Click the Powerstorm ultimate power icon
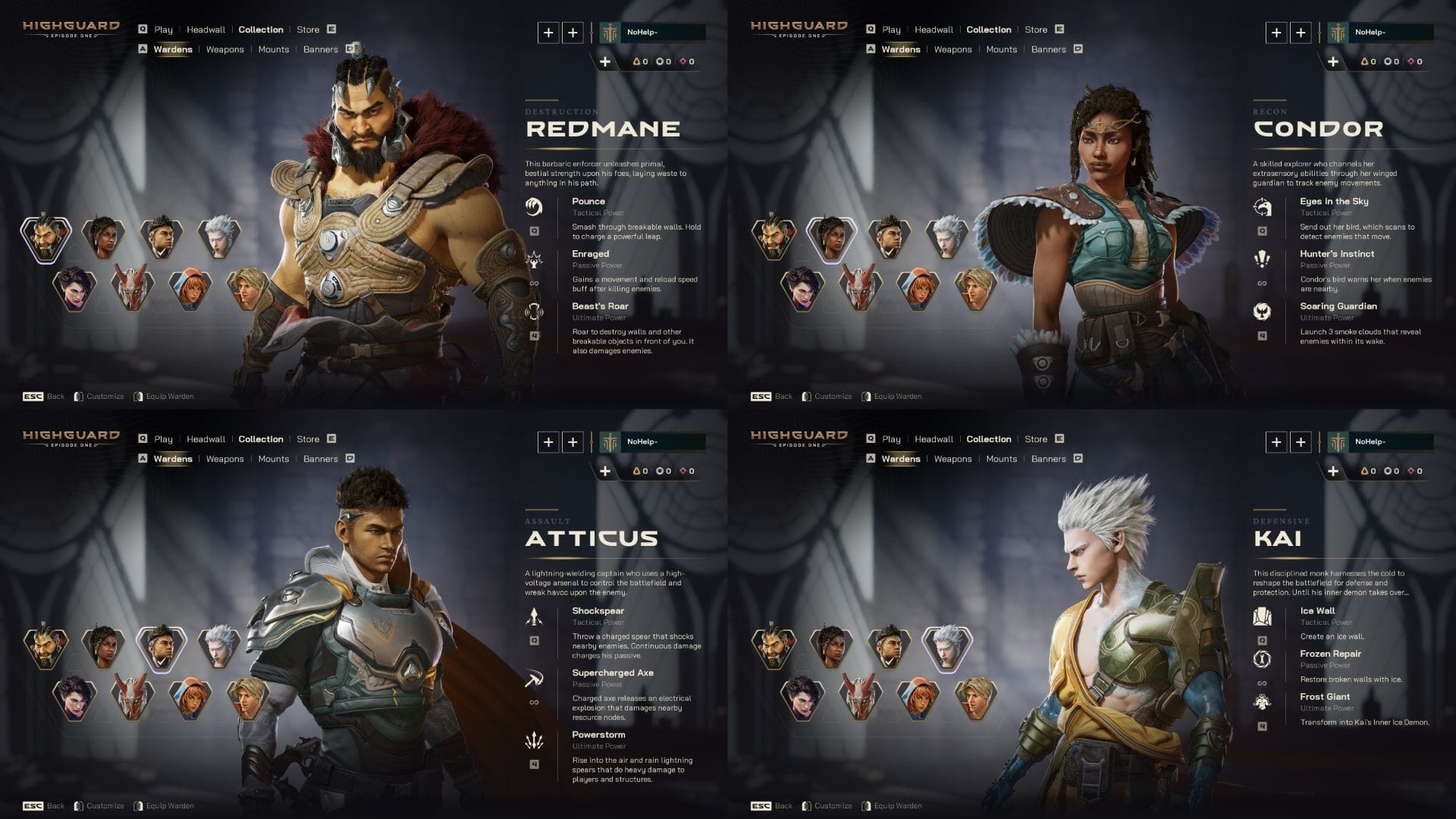Viewport: 1456px width, 819px height. pyautogui.click(x=535, y=740)
